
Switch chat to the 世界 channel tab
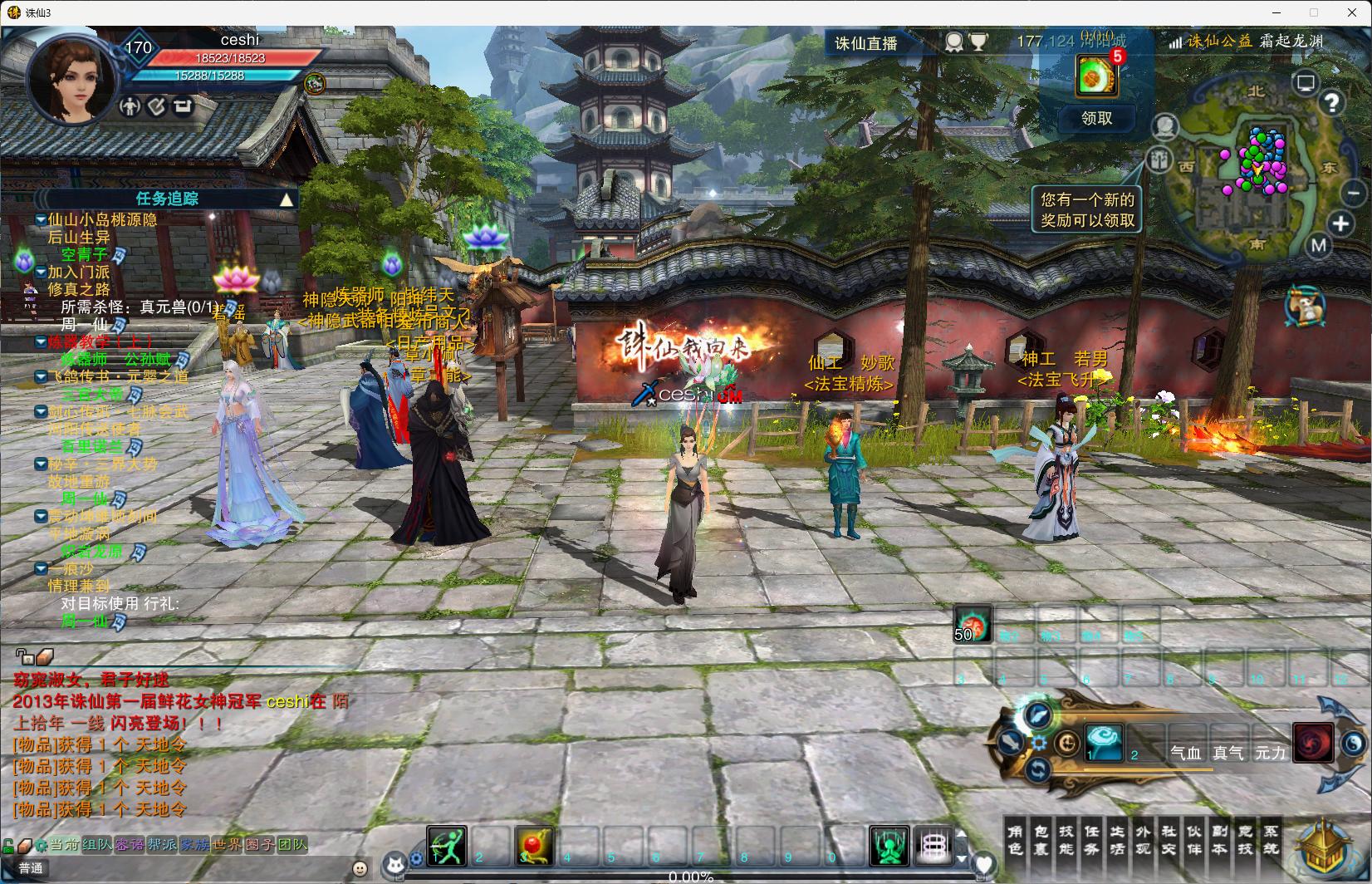coord(227,845)
